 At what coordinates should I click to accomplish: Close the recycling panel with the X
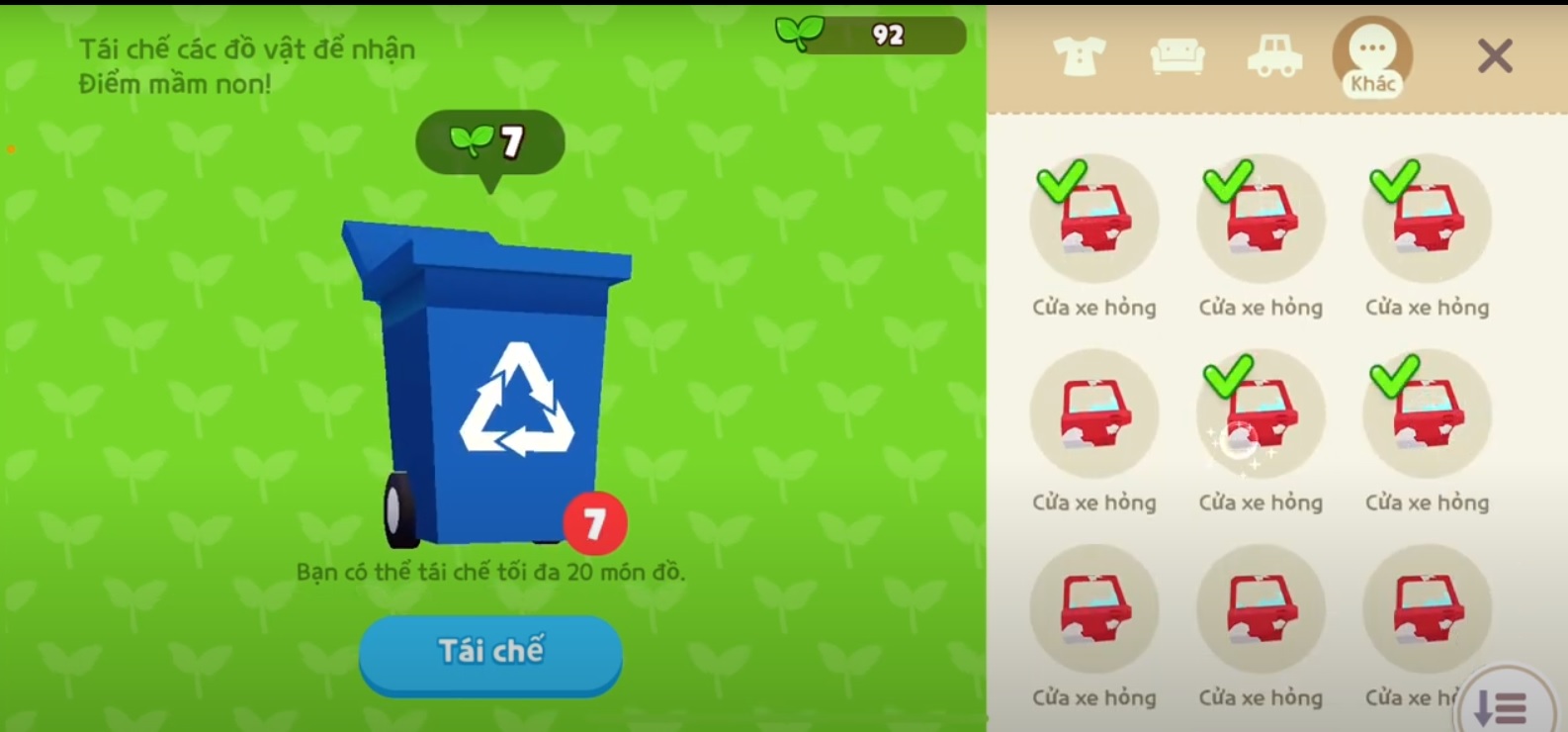[x=1494, y=56]
